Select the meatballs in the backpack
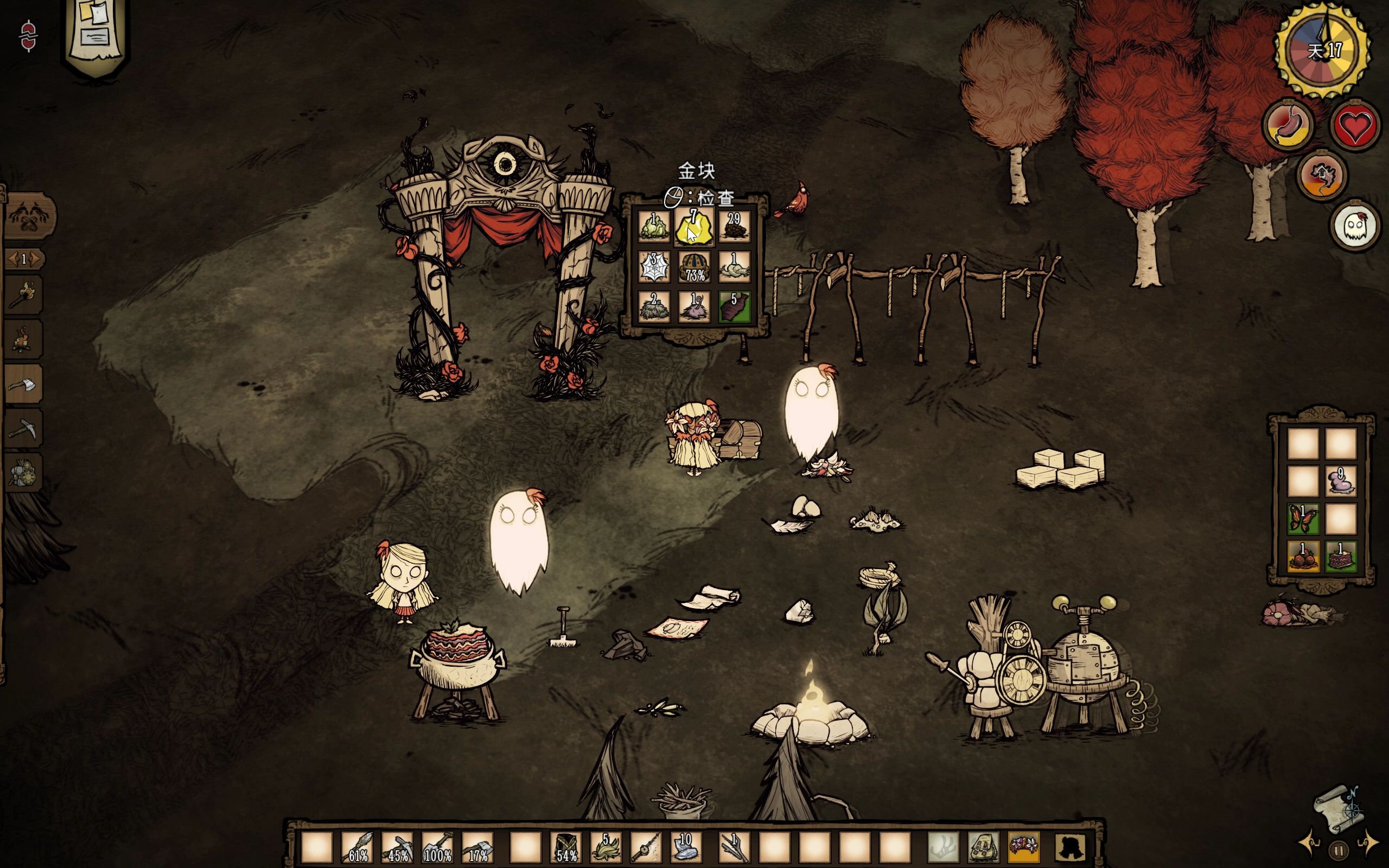 (1303, 556)
